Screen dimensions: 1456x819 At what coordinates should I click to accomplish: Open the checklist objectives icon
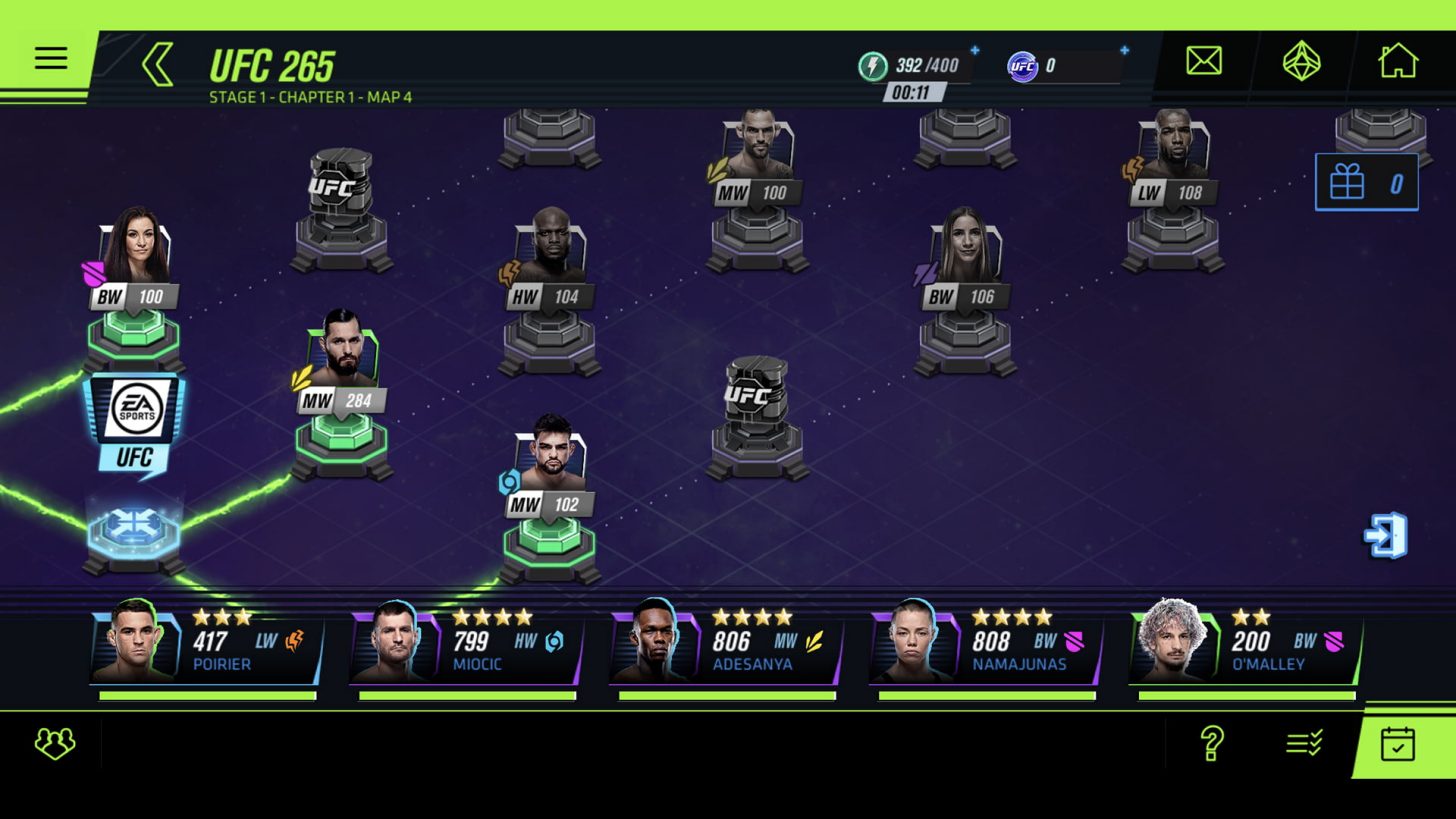[1304, 743]
